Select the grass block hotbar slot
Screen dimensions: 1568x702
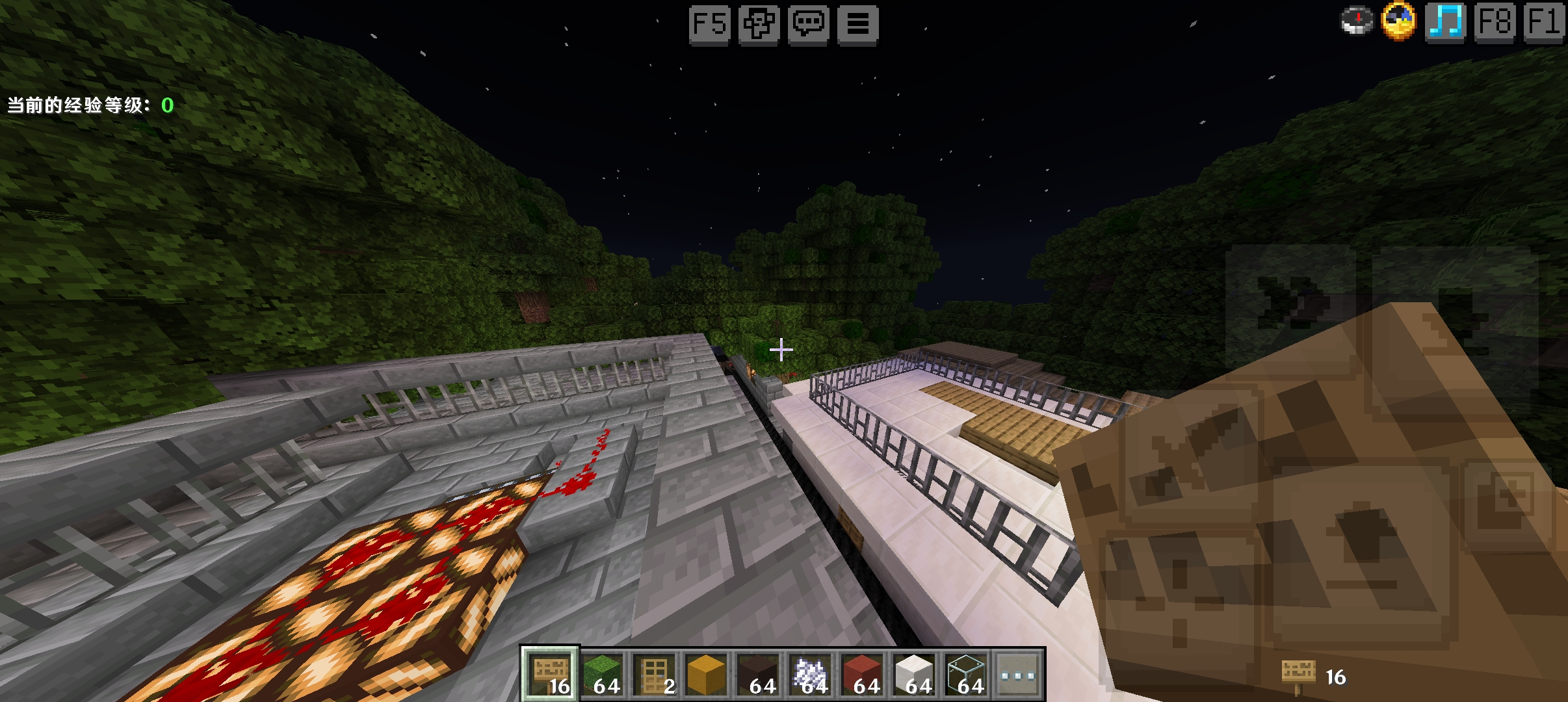(x=602, y=675)
